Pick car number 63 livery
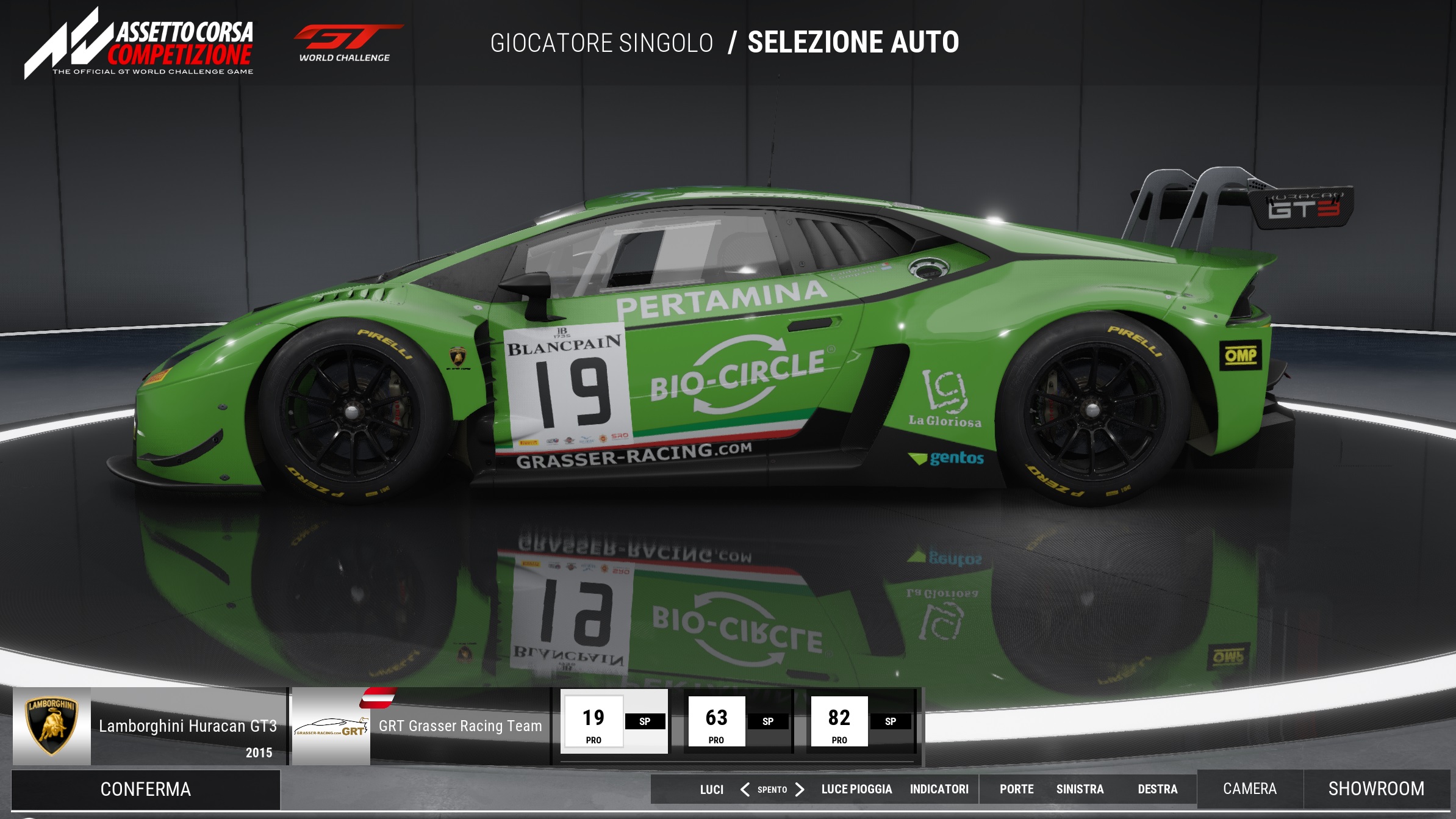This screenshot has width=1456, height=819. coord(737,722)
